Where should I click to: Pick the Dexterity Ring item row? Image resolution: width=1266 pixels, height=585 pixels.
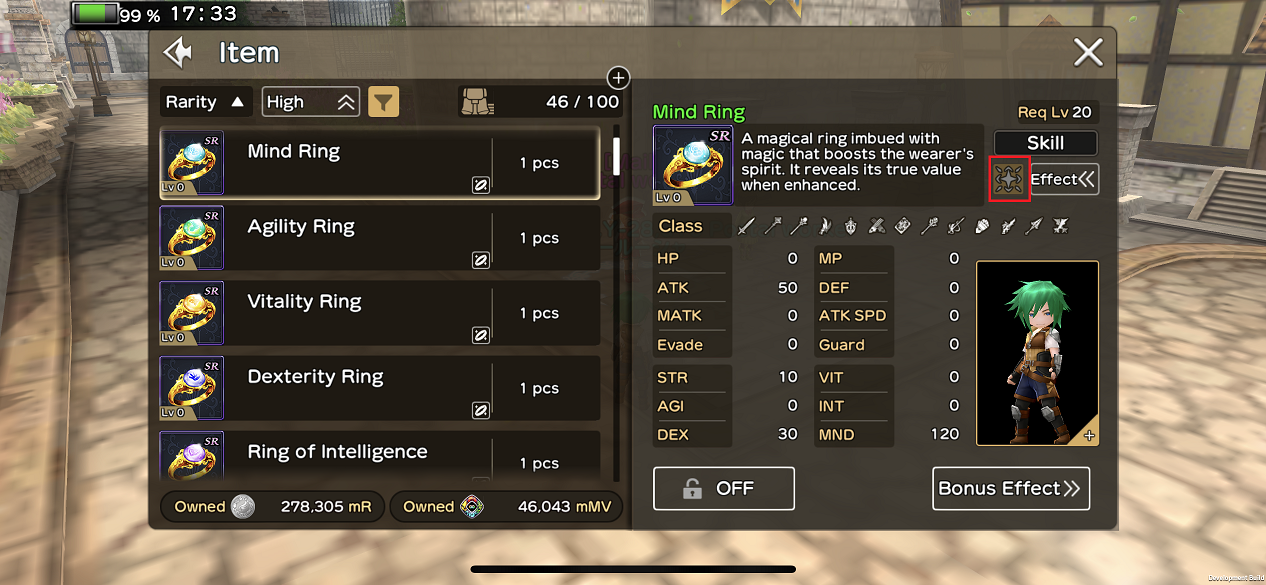pos(380,388)
